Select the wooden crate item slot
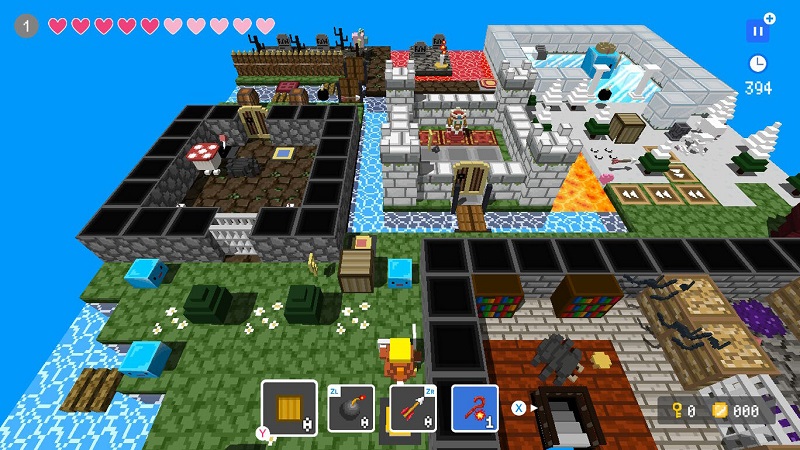This screenshot has height=450, width=800. pyautogui.click(x=289, y=408)
